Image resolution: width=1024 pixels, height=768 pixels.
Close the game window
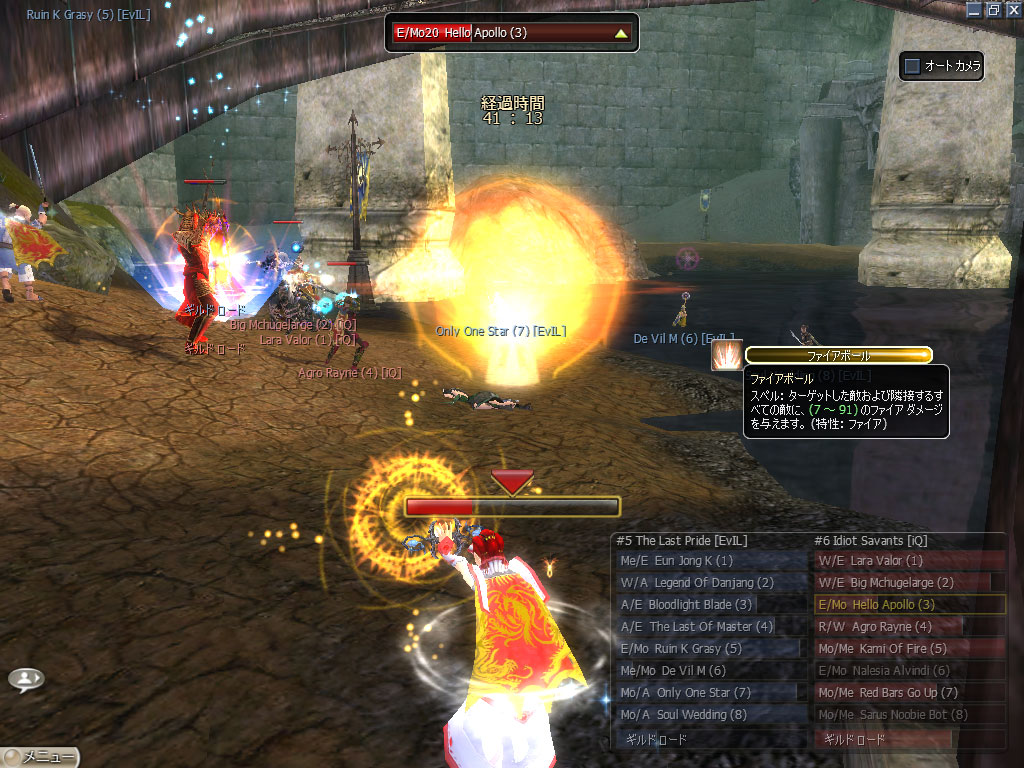[x=1013, y=9]
